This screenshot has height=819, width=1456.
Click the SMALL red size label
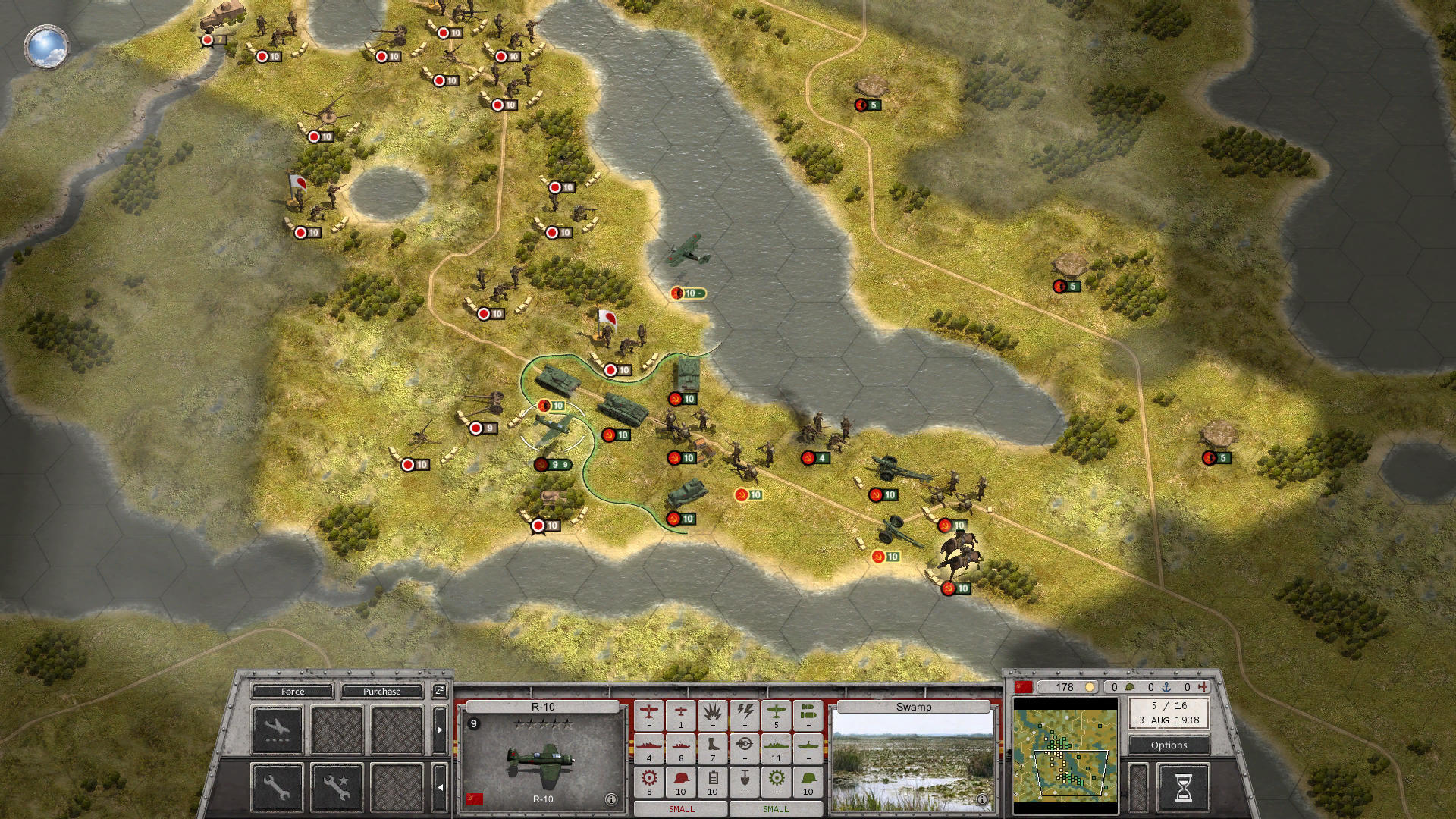pos(681,809)
